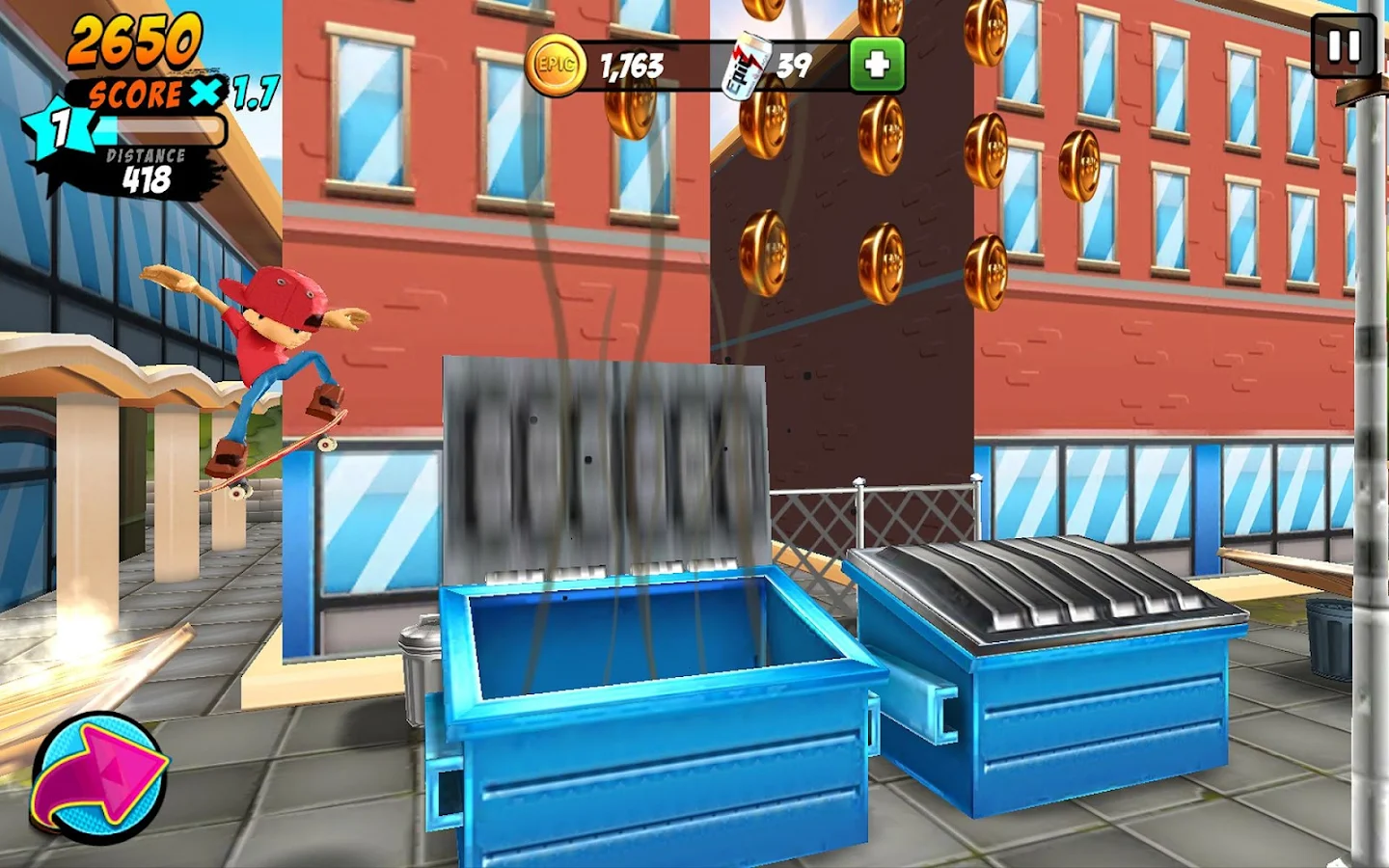The height and width of the screenshot is (868, 1389).
Task: Pause the game with the pause icon
Action: point(1343,45)
